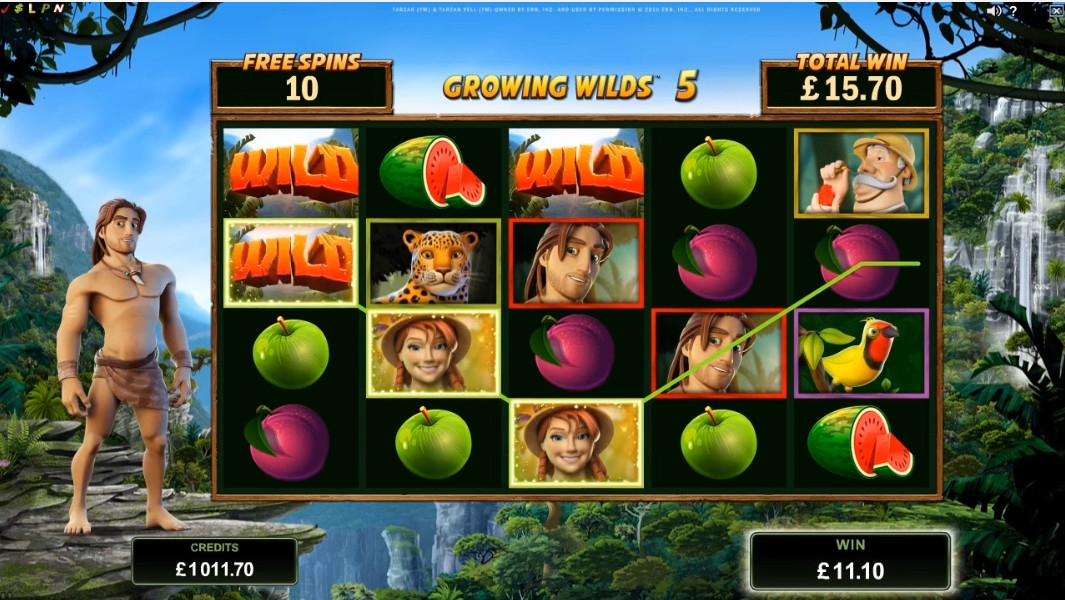Click the red checkmark icon
This screenshot has width=1065, height=600.
[x=5, y=8]
